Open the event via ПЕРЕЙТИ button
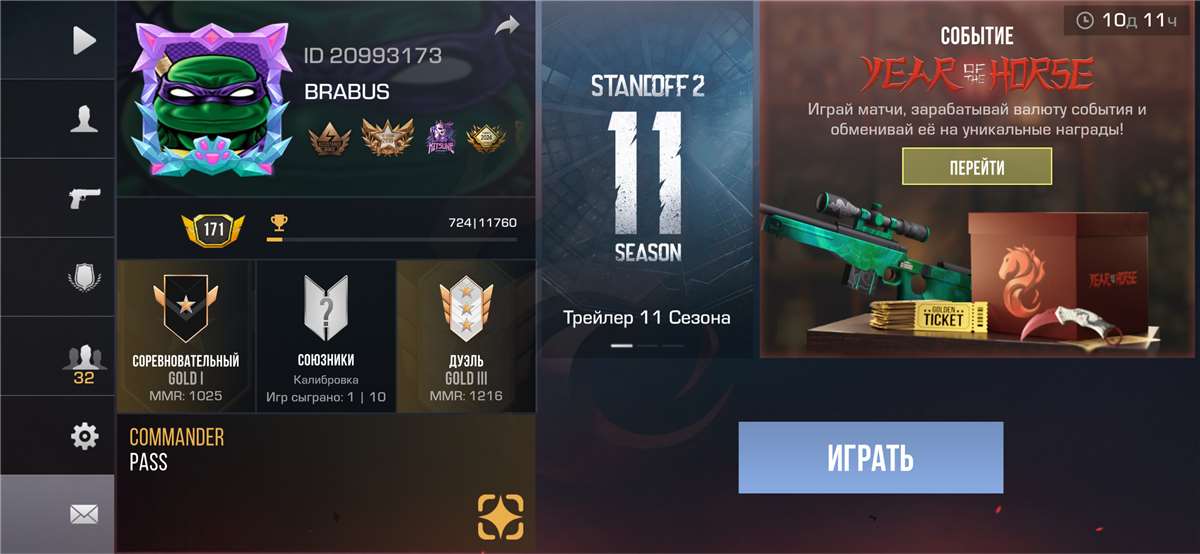The image size is (1200, 554). pos(977,167)
